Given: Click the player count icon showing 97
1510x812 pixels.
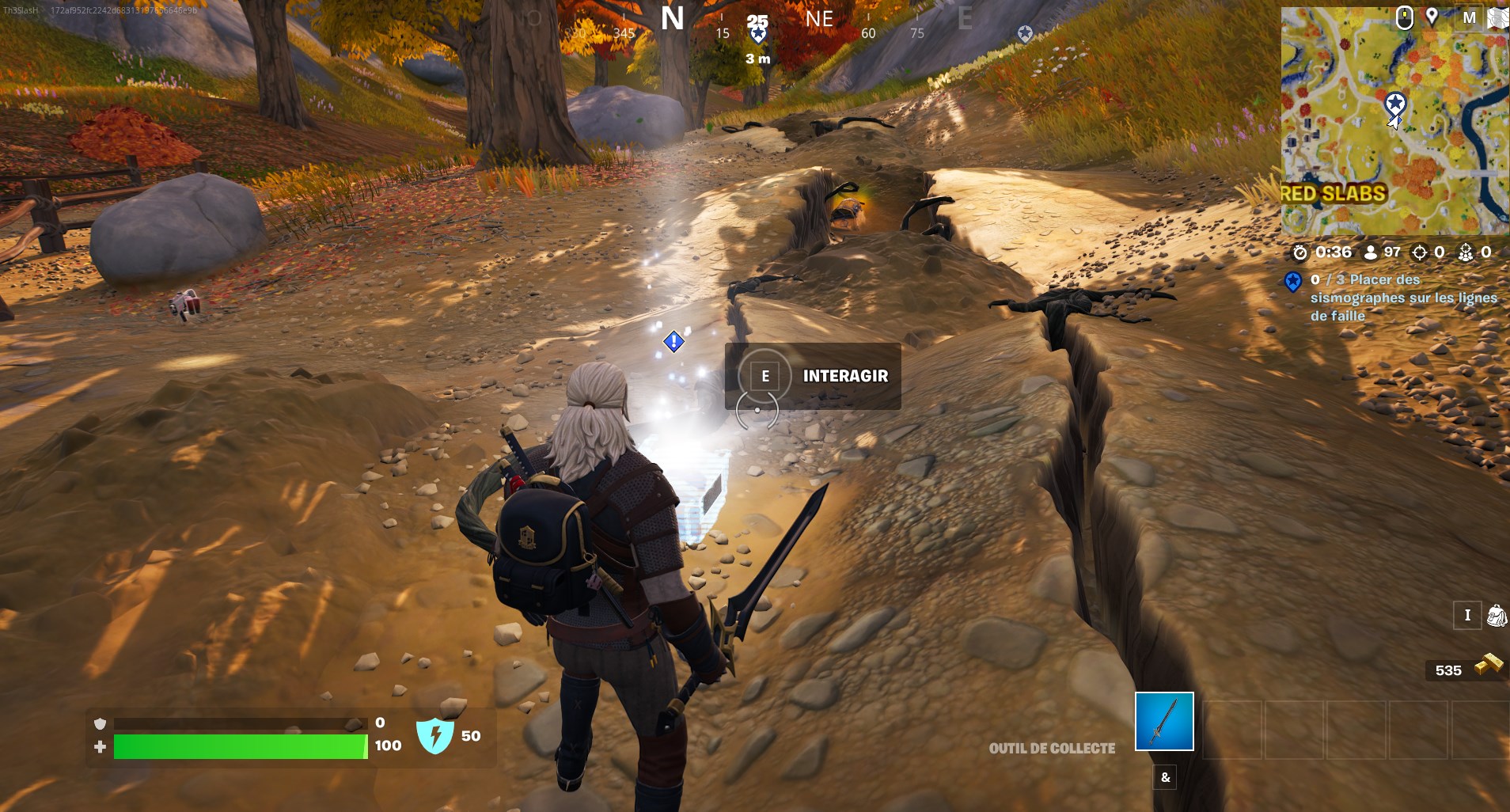Looking at the screenshot, I should tap(1371, 253).
